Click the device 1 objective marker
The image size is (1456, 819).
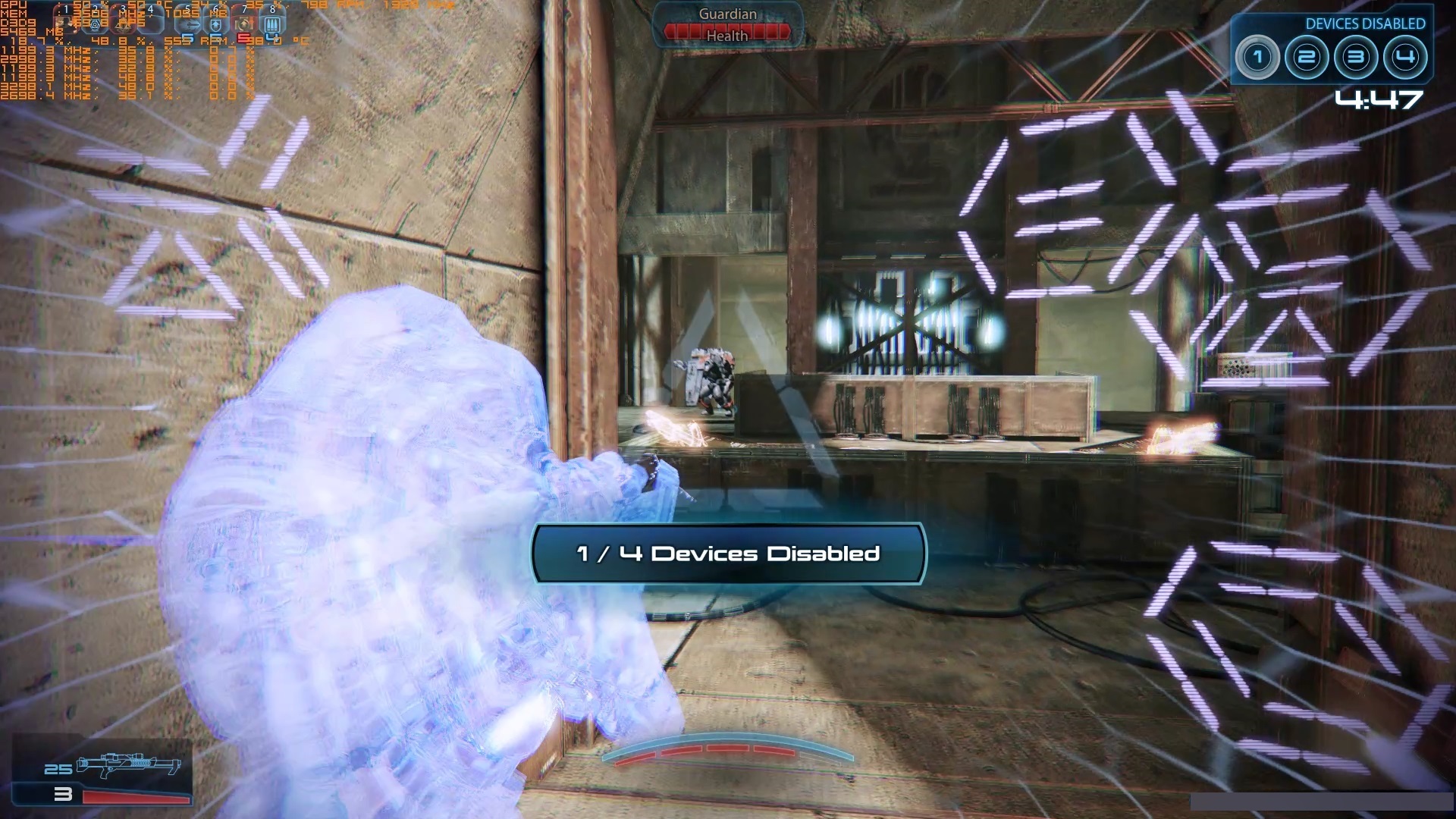(x=1257, y=57)
